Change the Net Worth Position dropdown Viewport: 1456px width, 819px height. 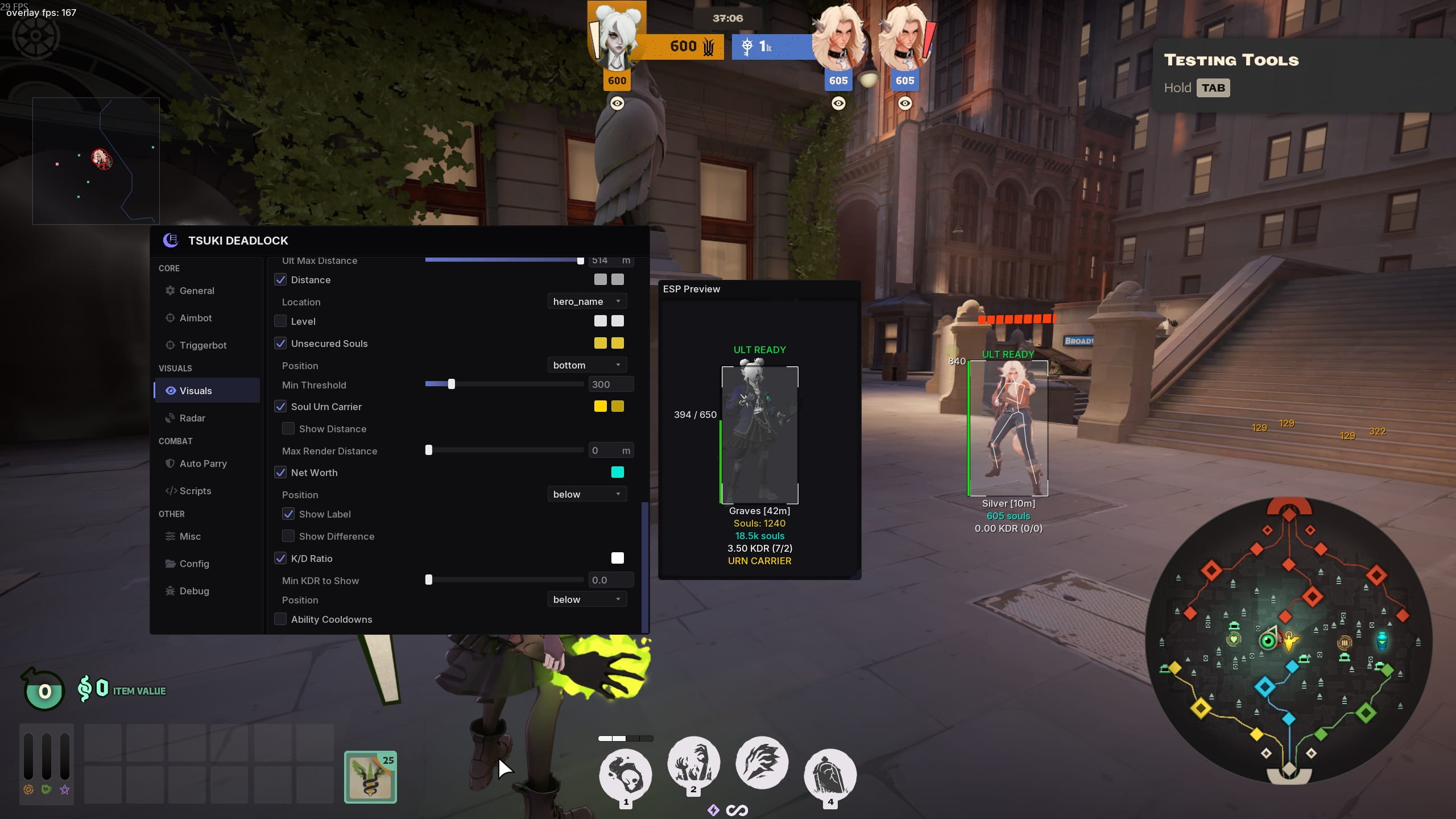[587, 494]
